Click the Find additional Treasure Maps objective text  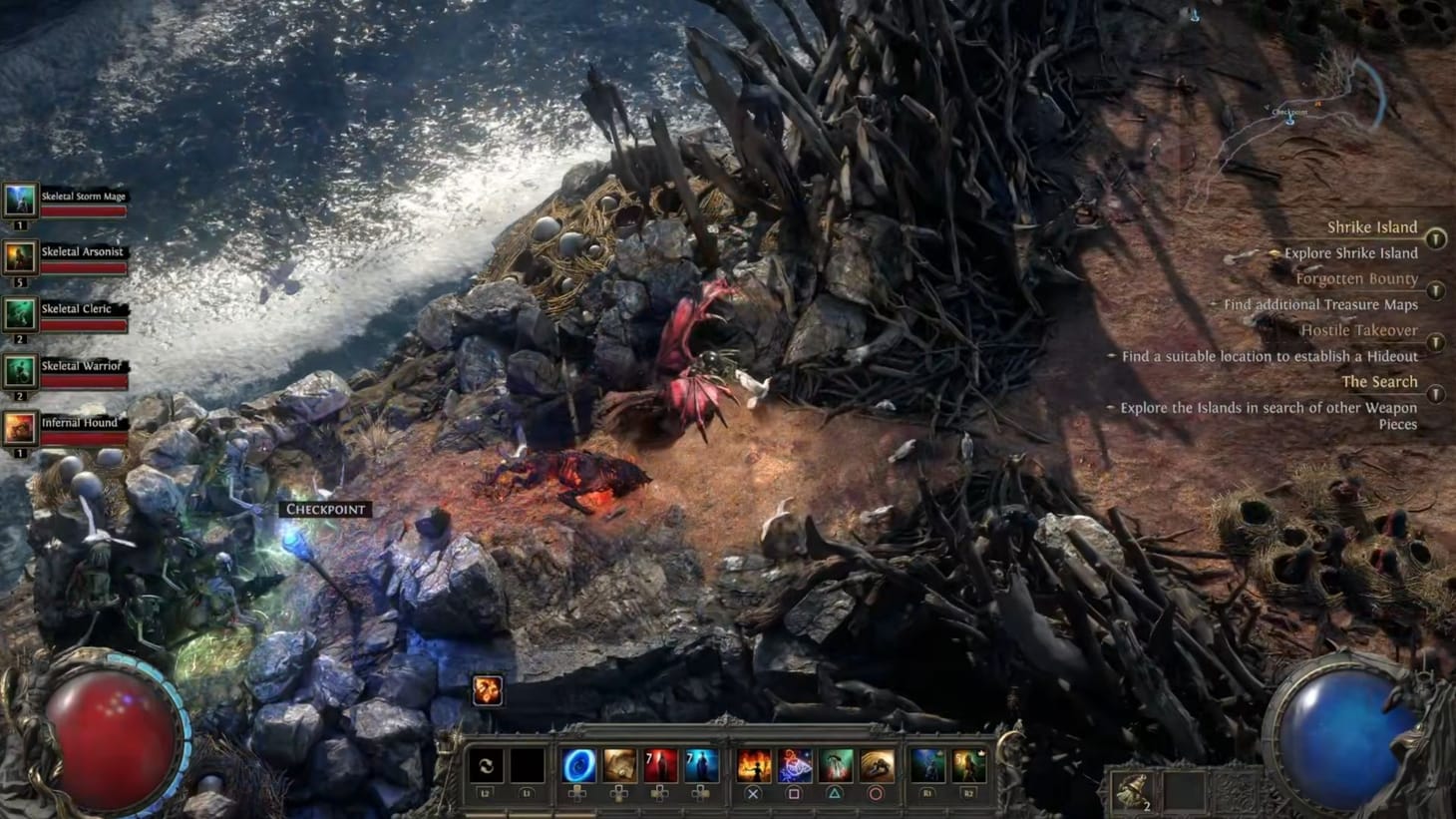1321,304
